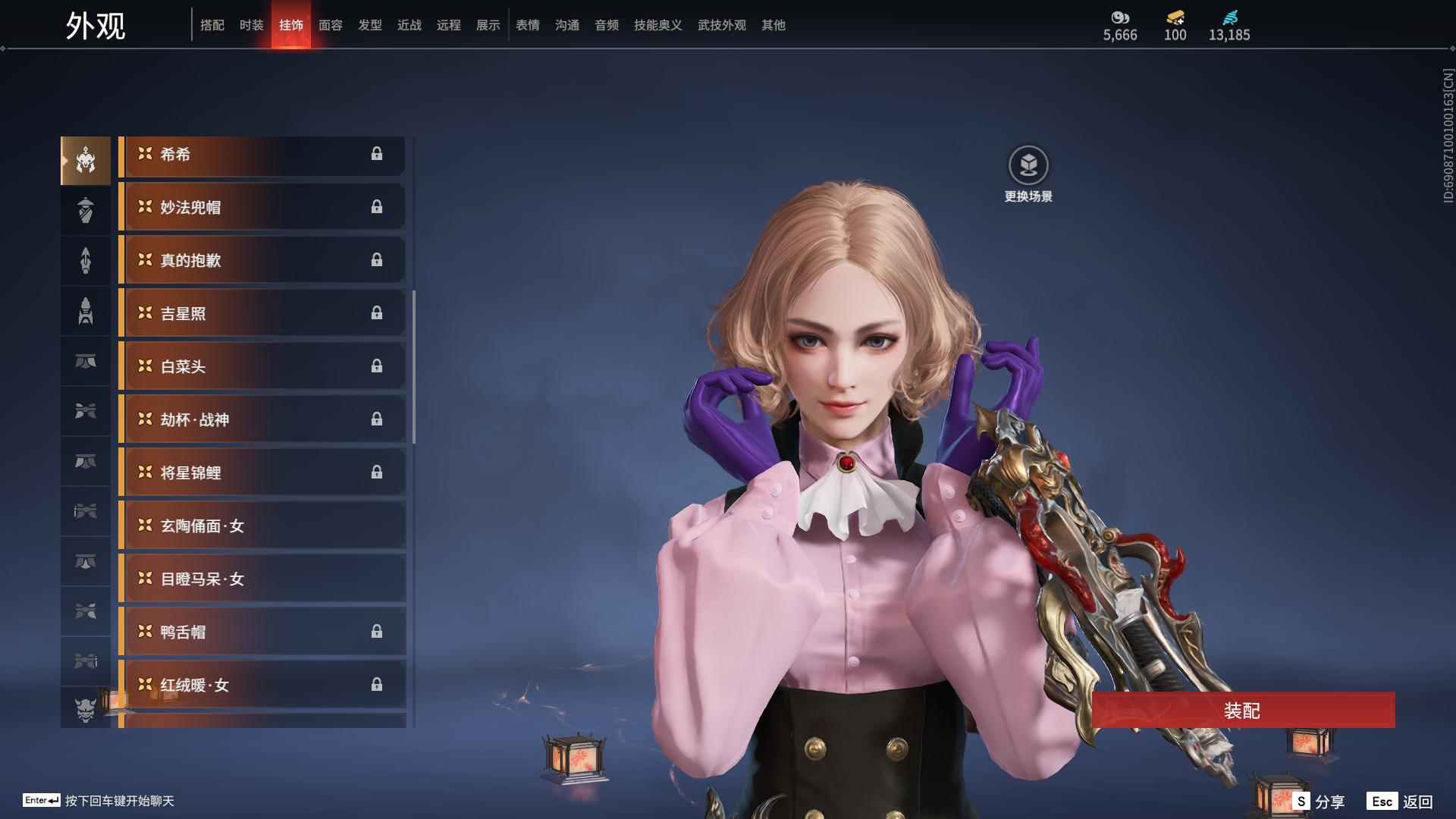Select the oni mask category icon
1456x819 pixels.
(x=86, y=709)
